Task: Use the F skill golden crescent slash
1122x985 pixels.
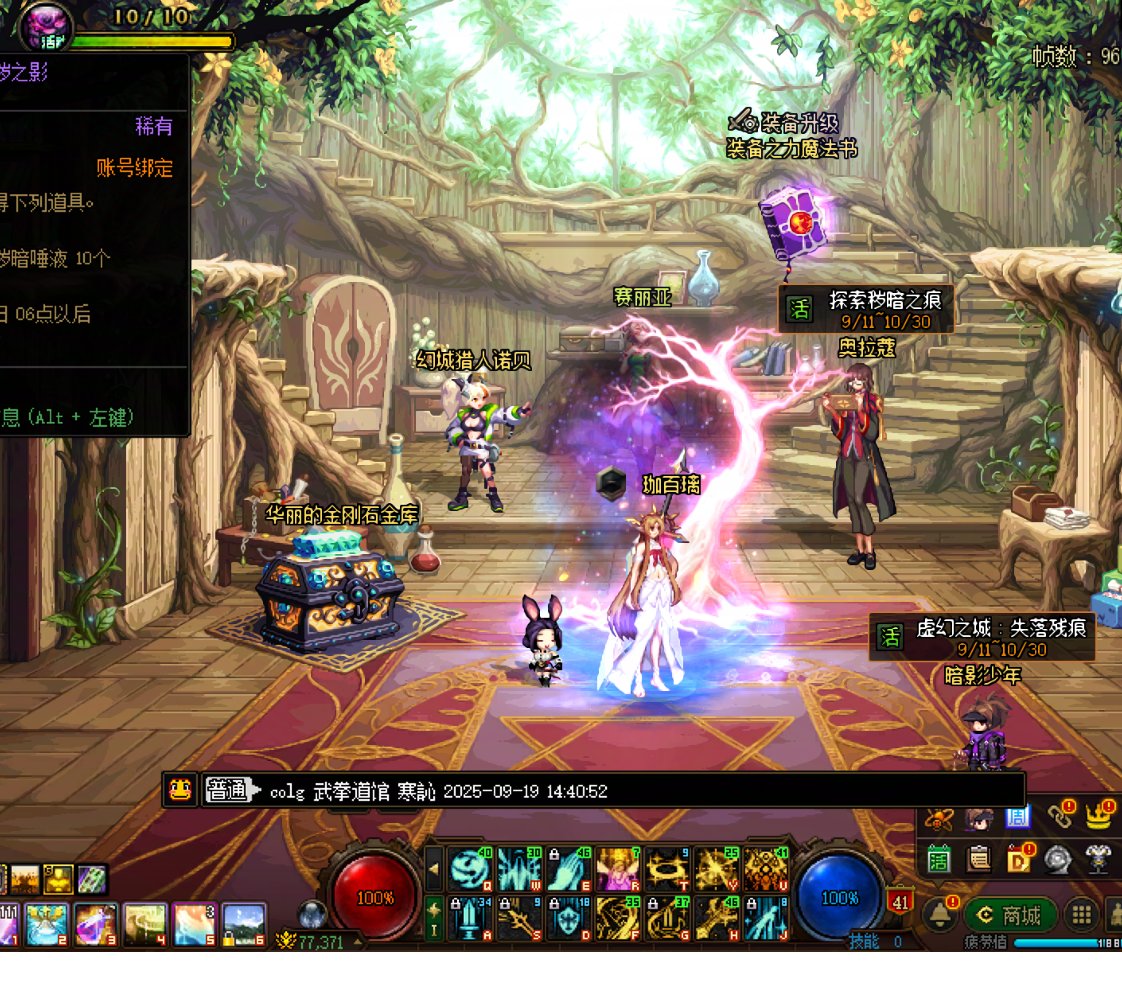Action: (x=618, y=918)
